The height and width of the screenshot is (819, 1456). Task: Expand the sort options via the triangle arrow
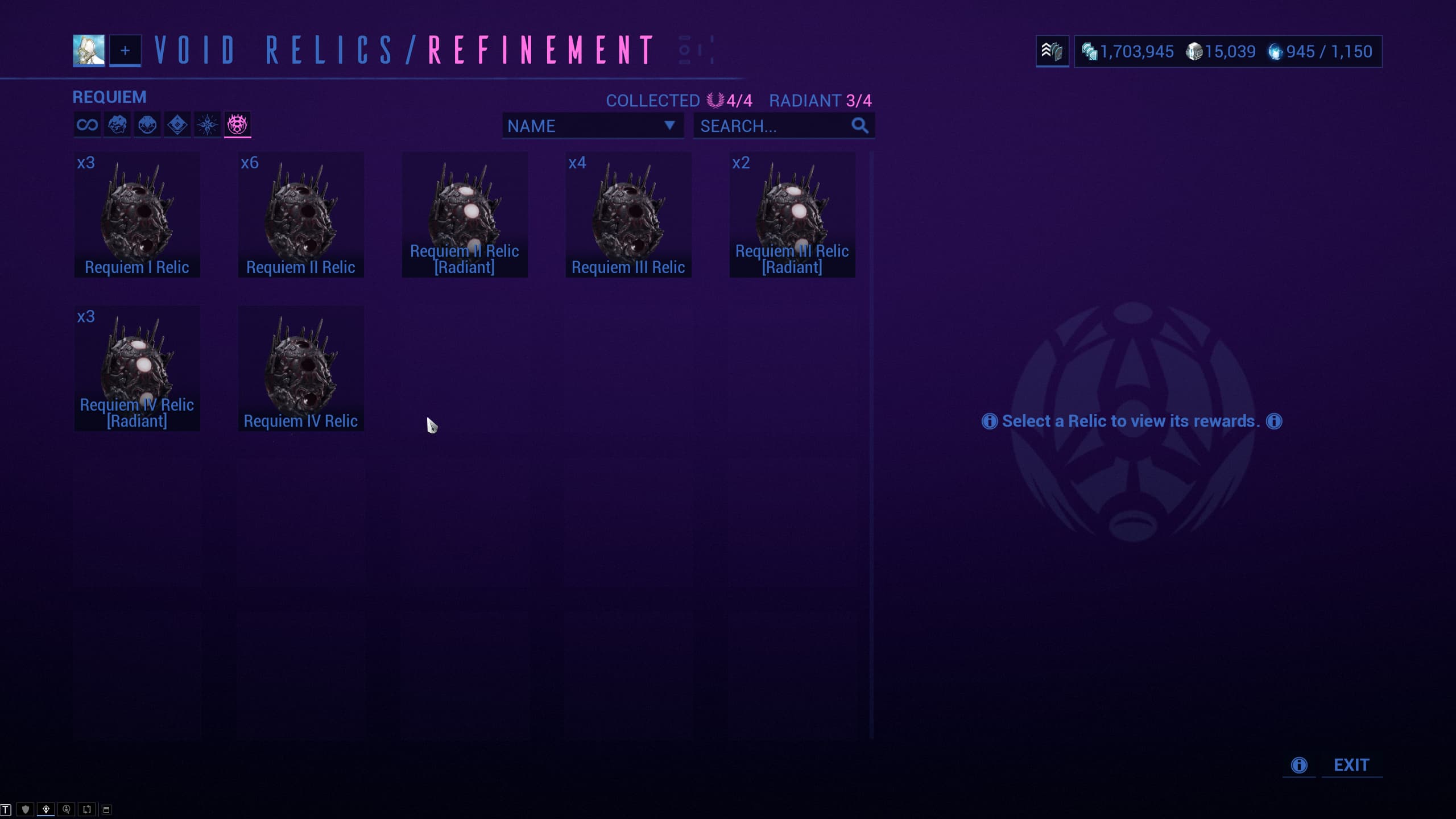[669, 126]
